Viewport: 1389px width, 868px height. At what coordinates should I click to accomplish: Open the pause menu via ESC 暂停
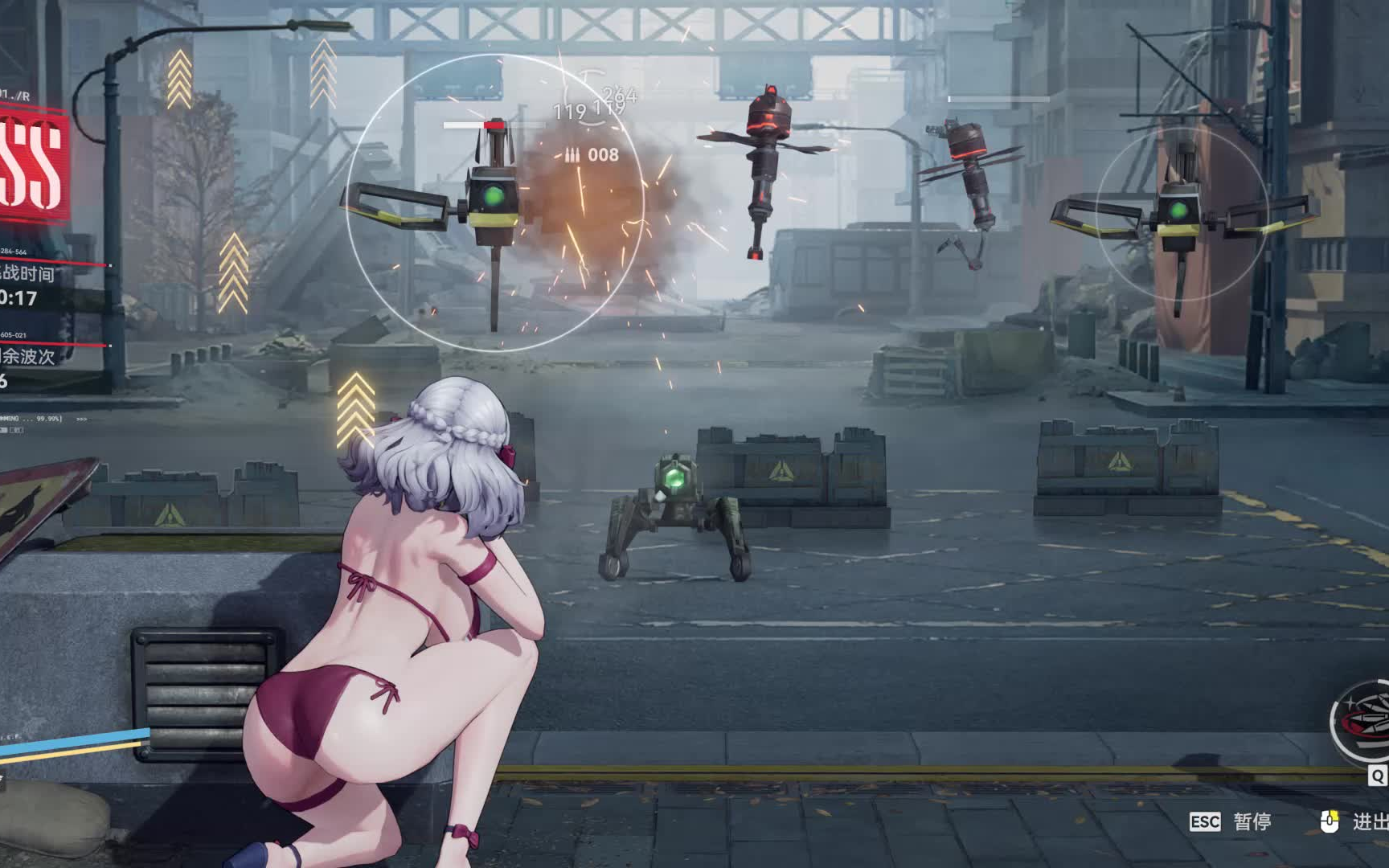point(1227,821)
